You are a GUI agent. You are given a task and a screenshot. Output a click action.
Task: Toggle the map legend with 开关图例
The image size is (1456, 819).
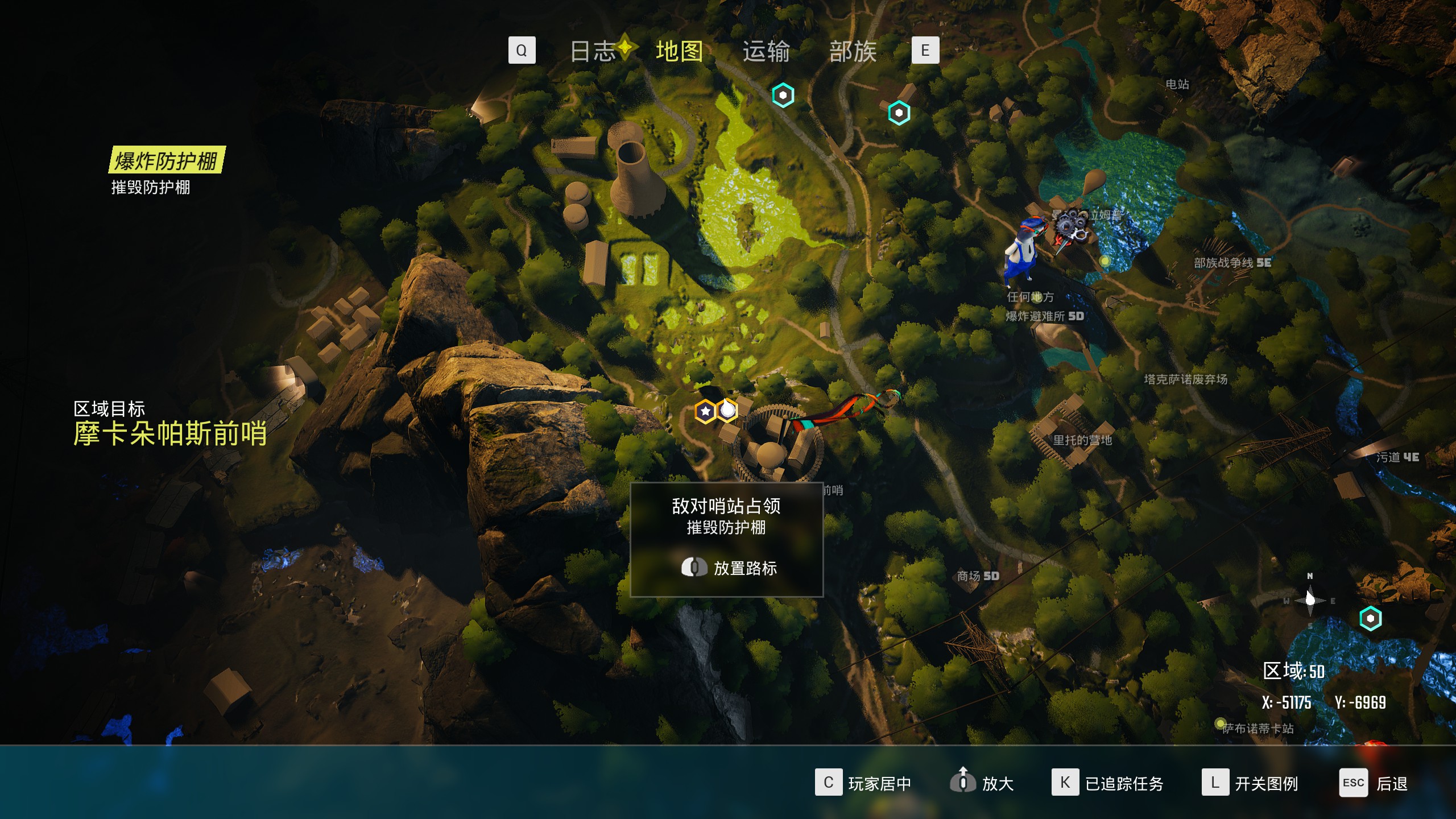(1250, 783)
